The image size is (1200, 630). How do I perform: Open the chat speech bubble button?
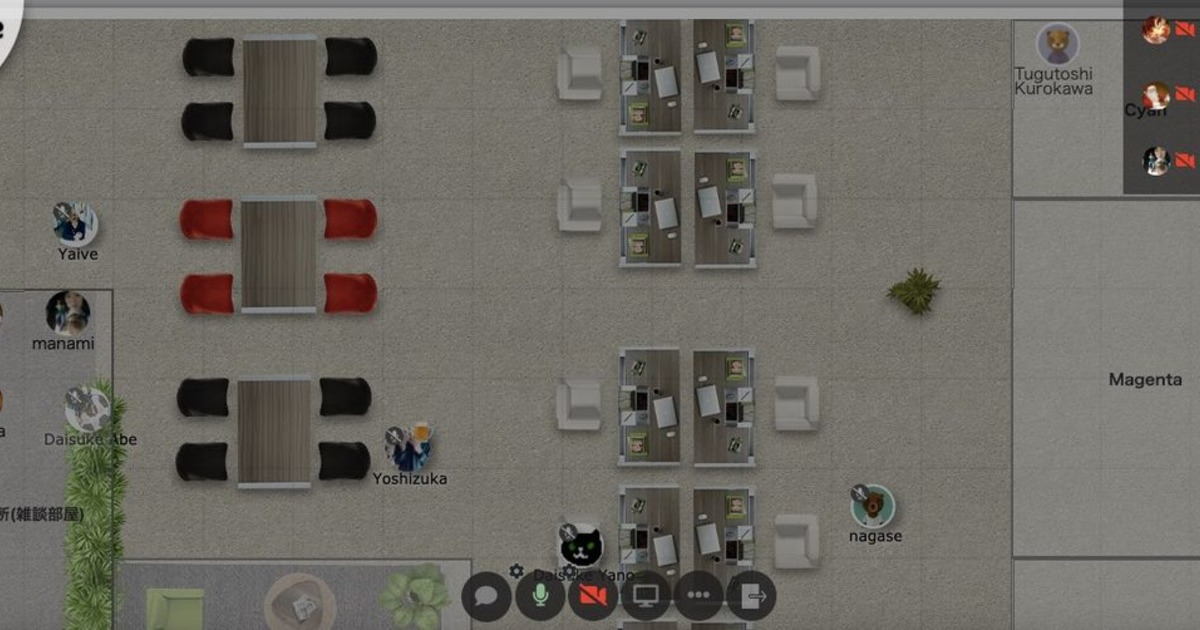pyautogui.click(x=487, y=596)
